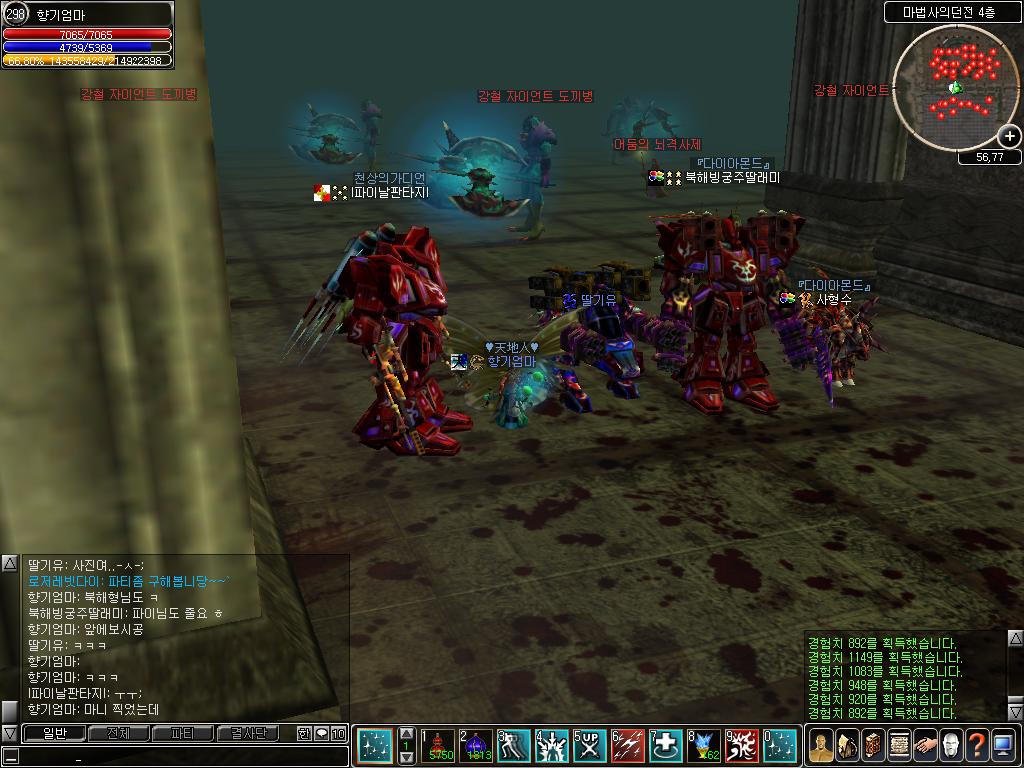The width and height of the screenshot is (1024, 768).
Task: Open help with the question mark icon
Action: [977, 746]
